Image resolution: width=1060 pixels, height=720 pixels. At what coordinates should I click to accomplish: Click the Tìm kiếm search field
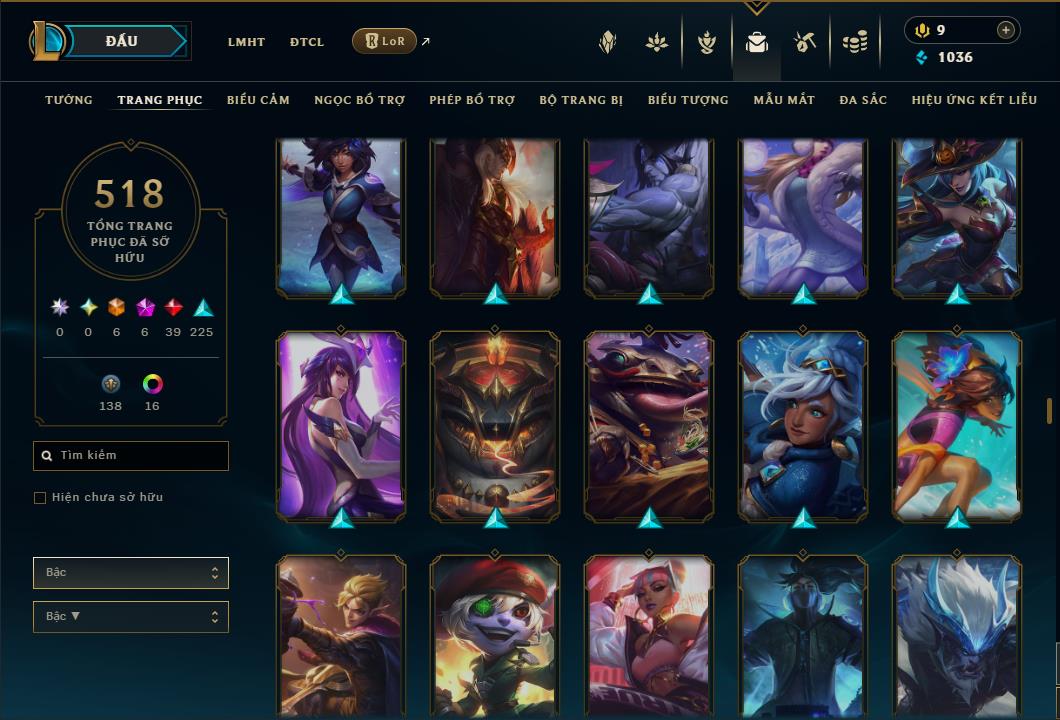(x=131, y=456)
